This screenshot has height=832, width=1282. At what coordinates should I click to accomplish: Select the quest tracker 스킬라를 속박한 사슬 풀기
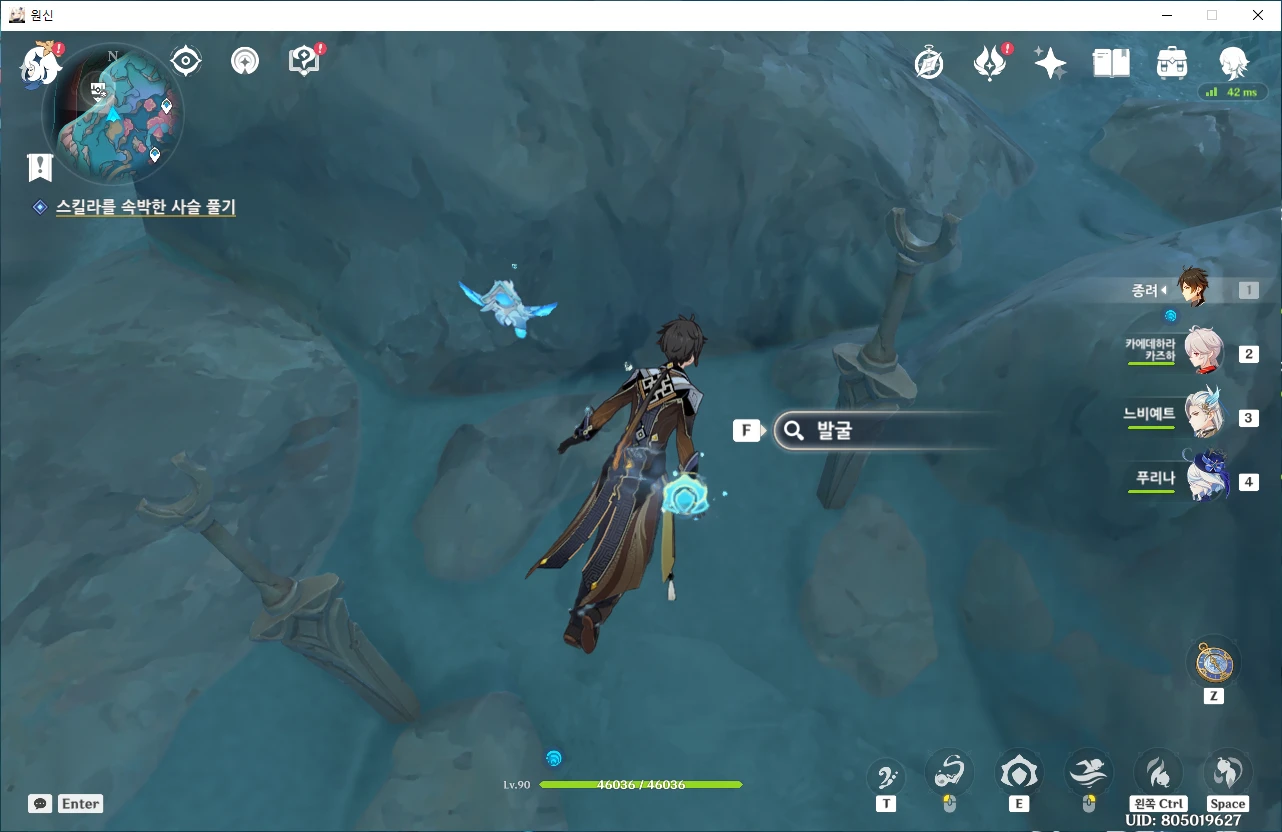pyautogui.click(x=146, y=207)
